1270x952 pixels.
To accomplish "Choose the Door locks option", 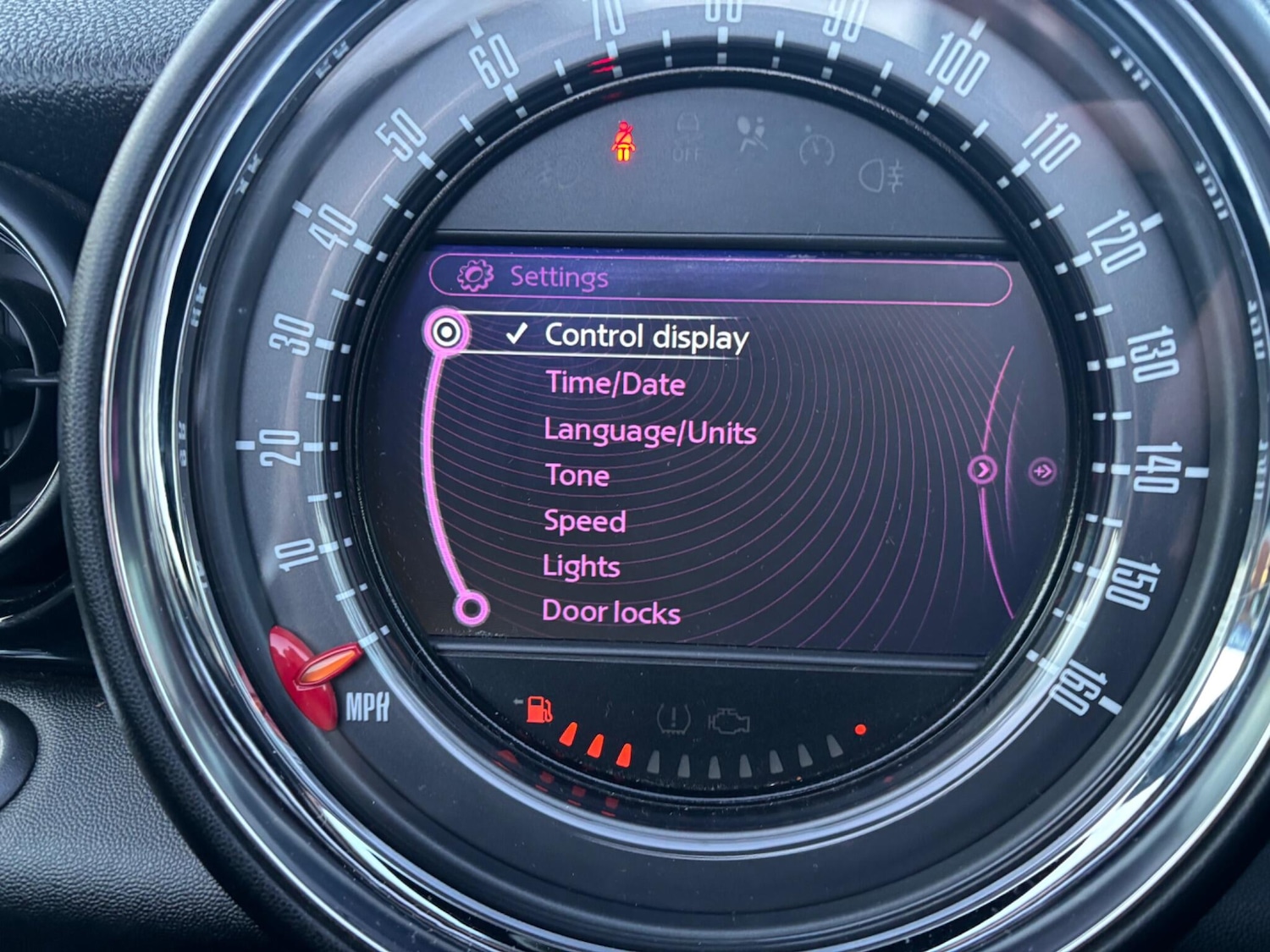I will [x=610, y=611].
